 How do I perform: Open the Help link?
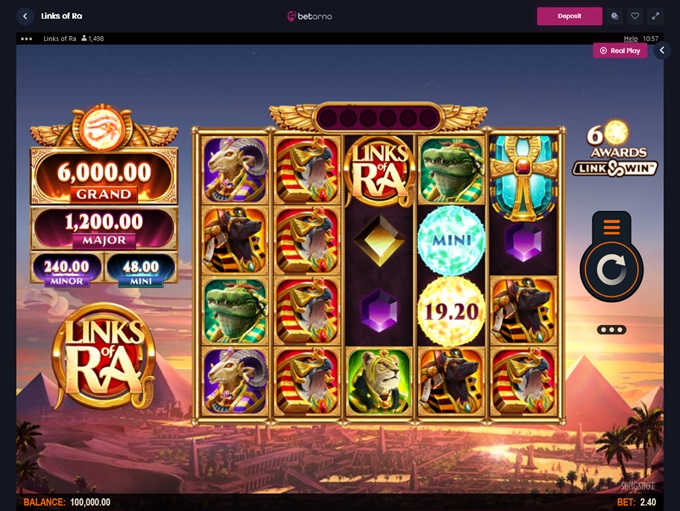point(631,38)
